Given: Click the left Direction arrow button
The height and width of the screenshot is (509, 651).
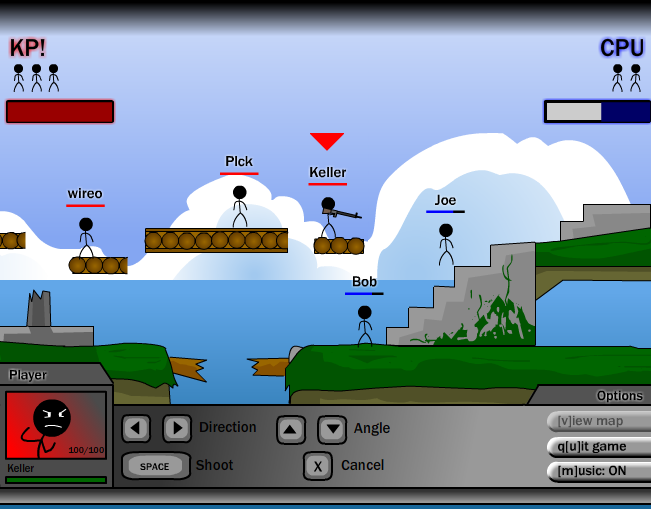Looking at the screenshot, I should [x=136, y=429].
